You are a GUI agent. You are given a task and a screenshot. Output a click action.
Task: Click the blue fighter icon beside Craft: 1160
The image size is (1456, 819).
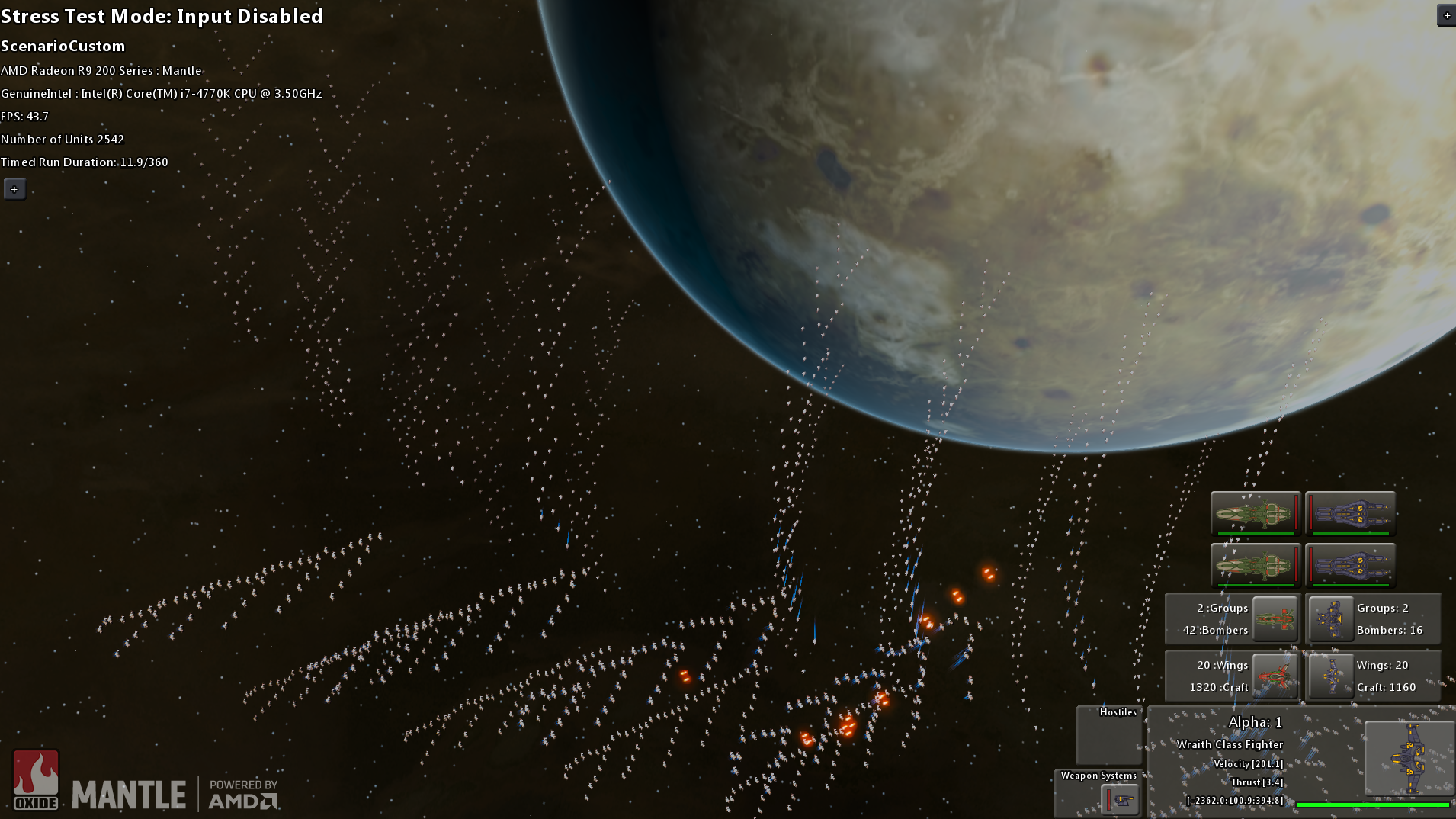pos(1331,676)
